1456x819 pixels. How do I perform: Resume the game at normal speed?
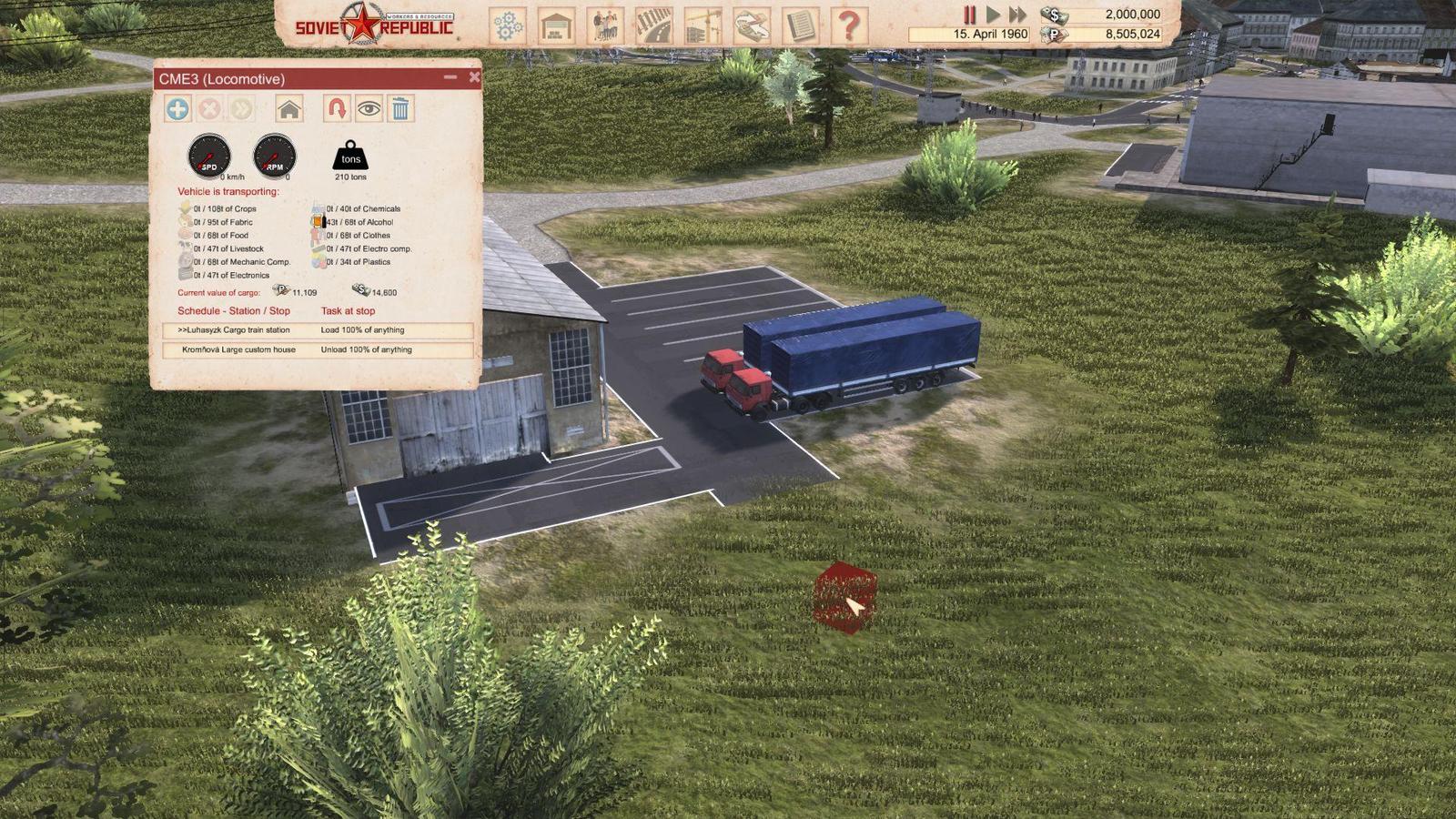[993, 15]
